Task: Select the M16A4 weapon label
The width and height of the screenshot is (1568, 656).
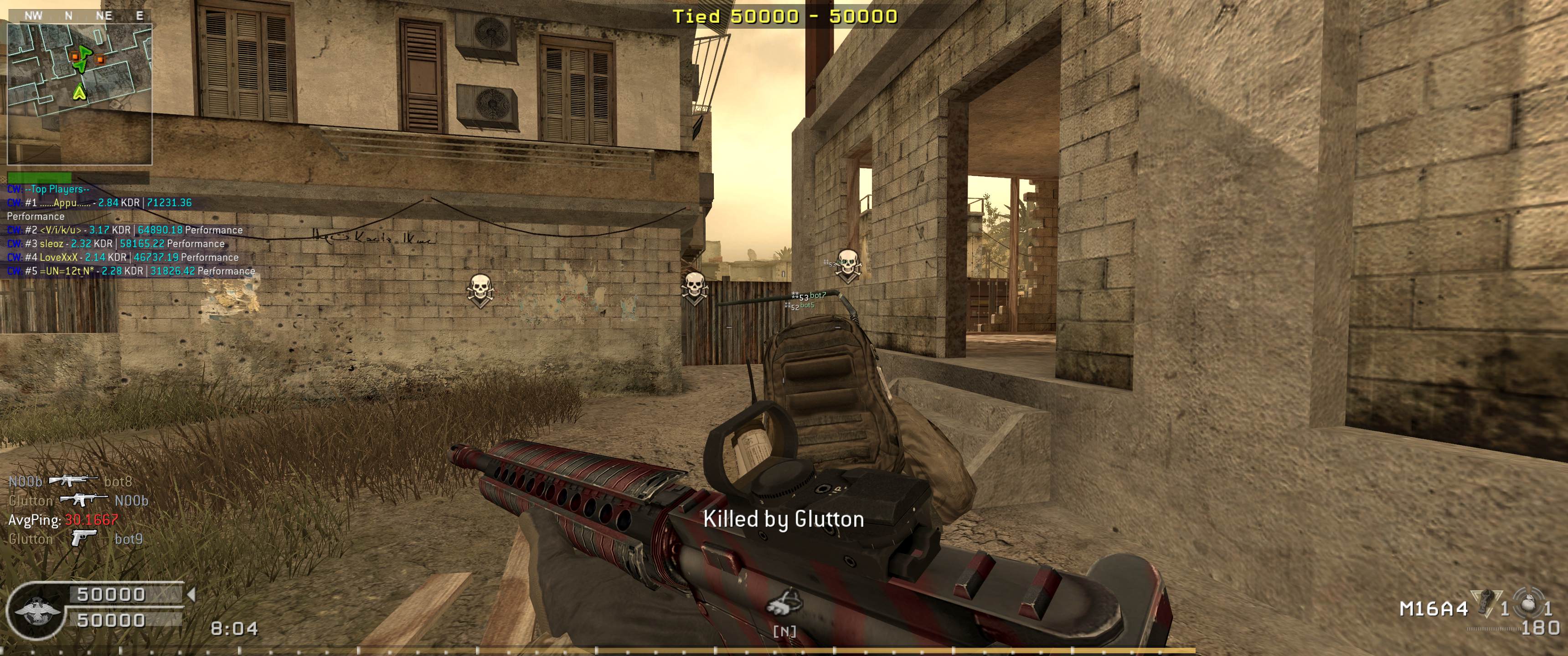Action: point(1434,609)
